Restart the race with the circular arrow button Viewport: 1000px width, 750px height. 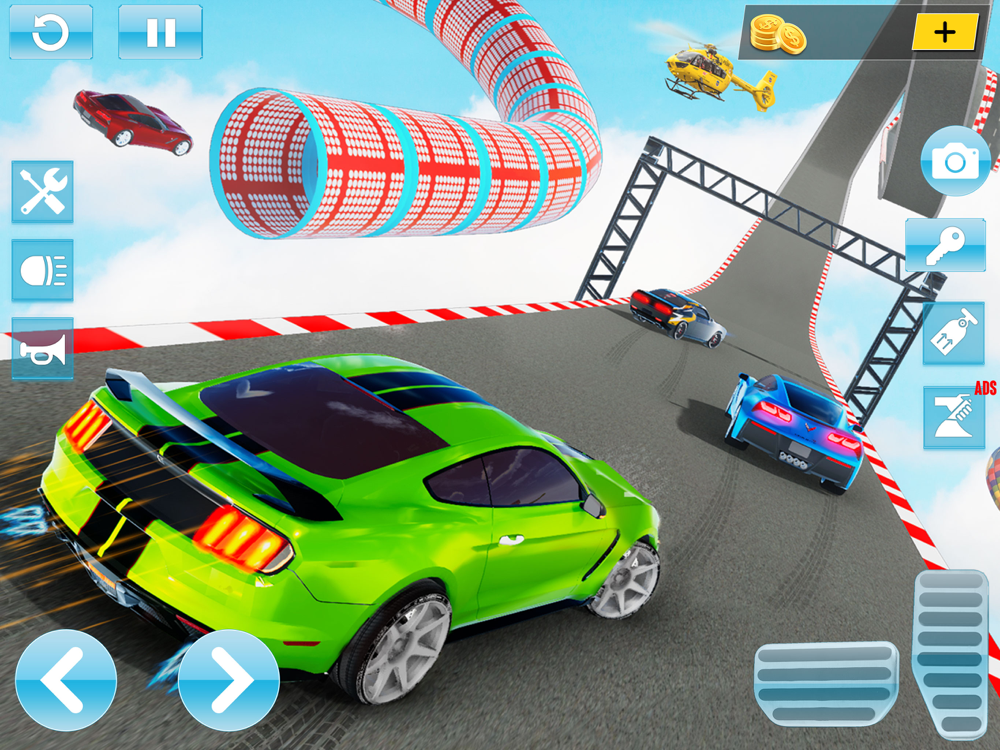click(51, 32)
